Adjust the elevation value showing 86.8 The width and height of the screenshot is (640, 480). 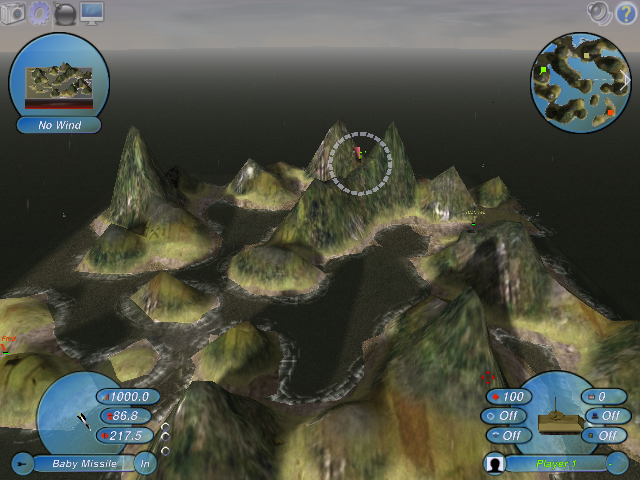point(125,416)
